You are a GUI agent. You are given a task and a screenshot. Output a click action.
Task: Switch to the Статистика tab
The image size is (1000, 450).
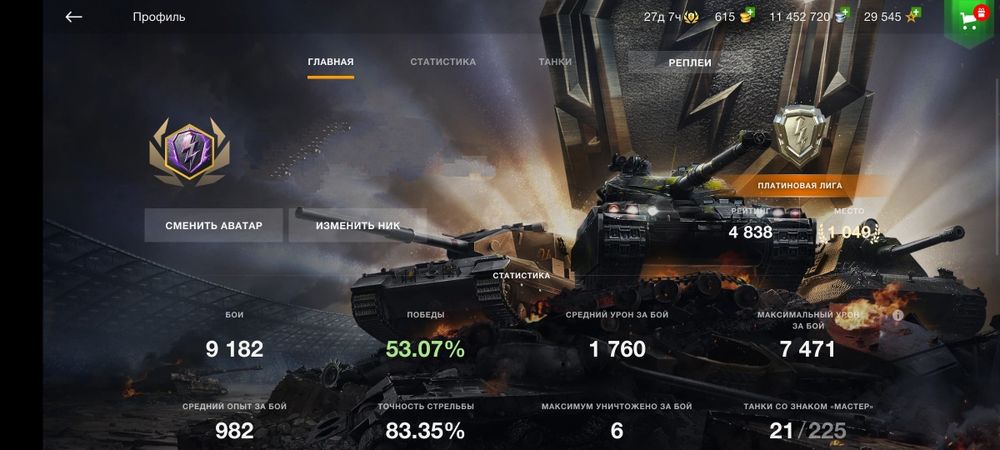click(x=443, y=62)
